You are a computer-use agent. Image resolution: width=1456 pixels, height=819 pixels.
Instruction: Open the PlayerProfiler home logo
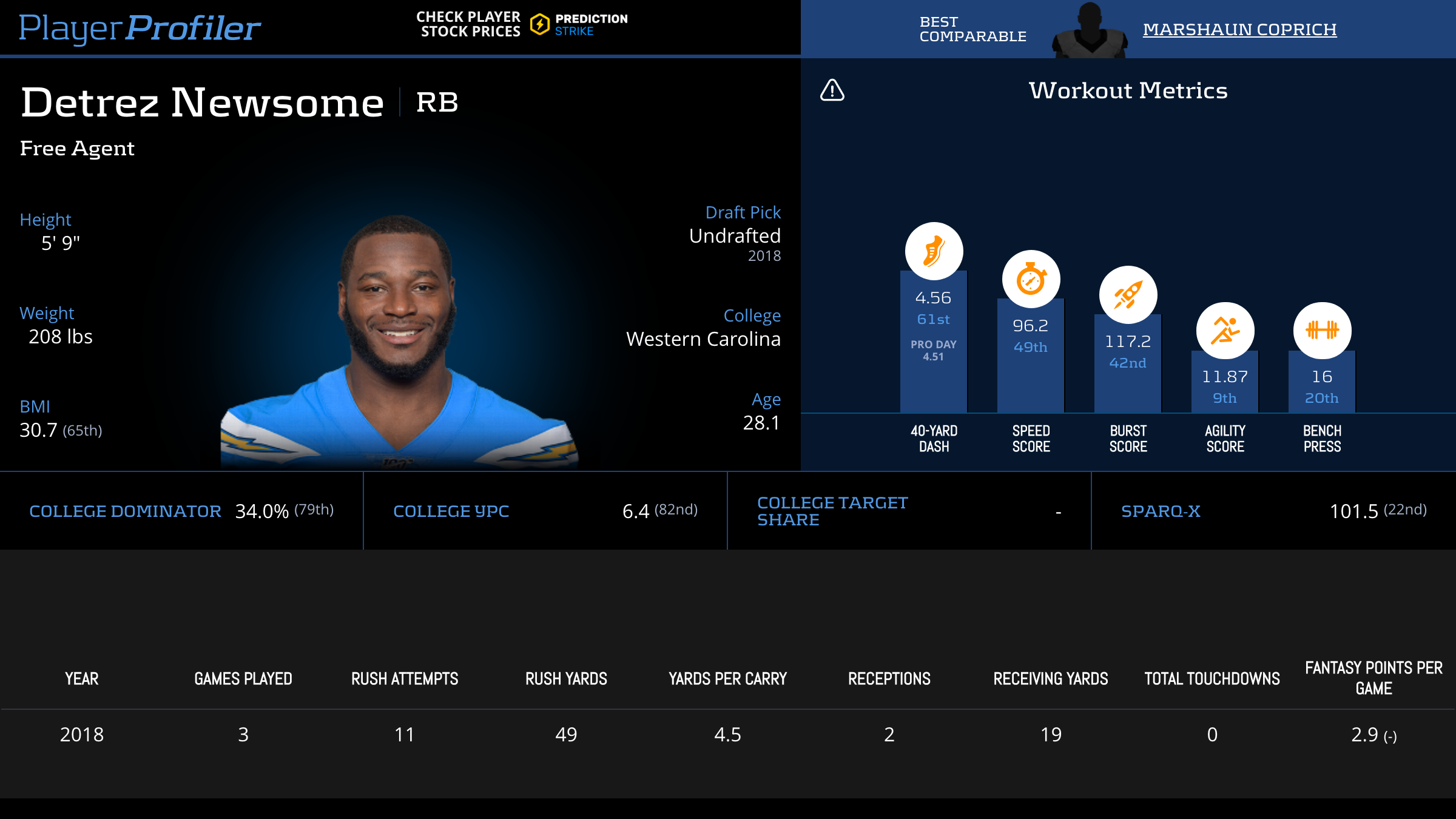140,28
